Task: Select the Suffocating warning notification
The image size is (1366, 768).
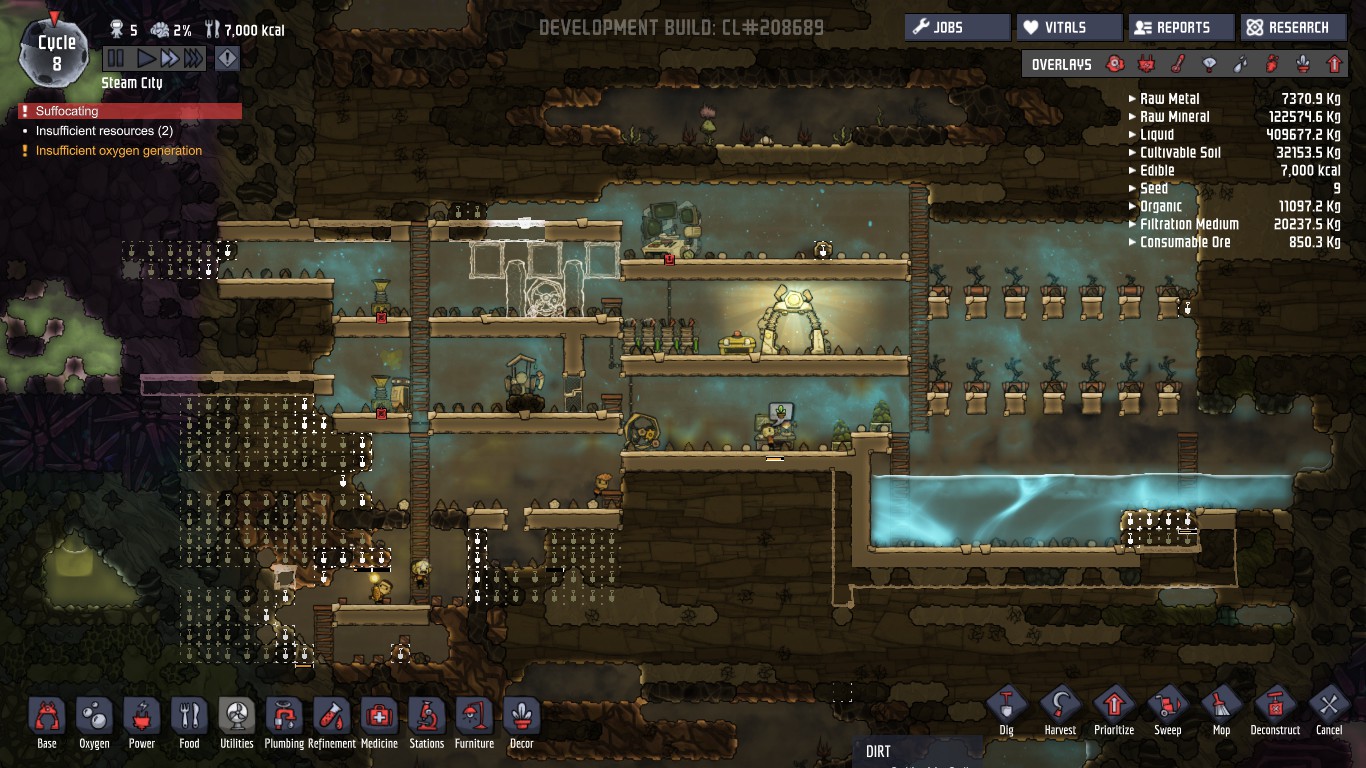Action: click(130, 111)
